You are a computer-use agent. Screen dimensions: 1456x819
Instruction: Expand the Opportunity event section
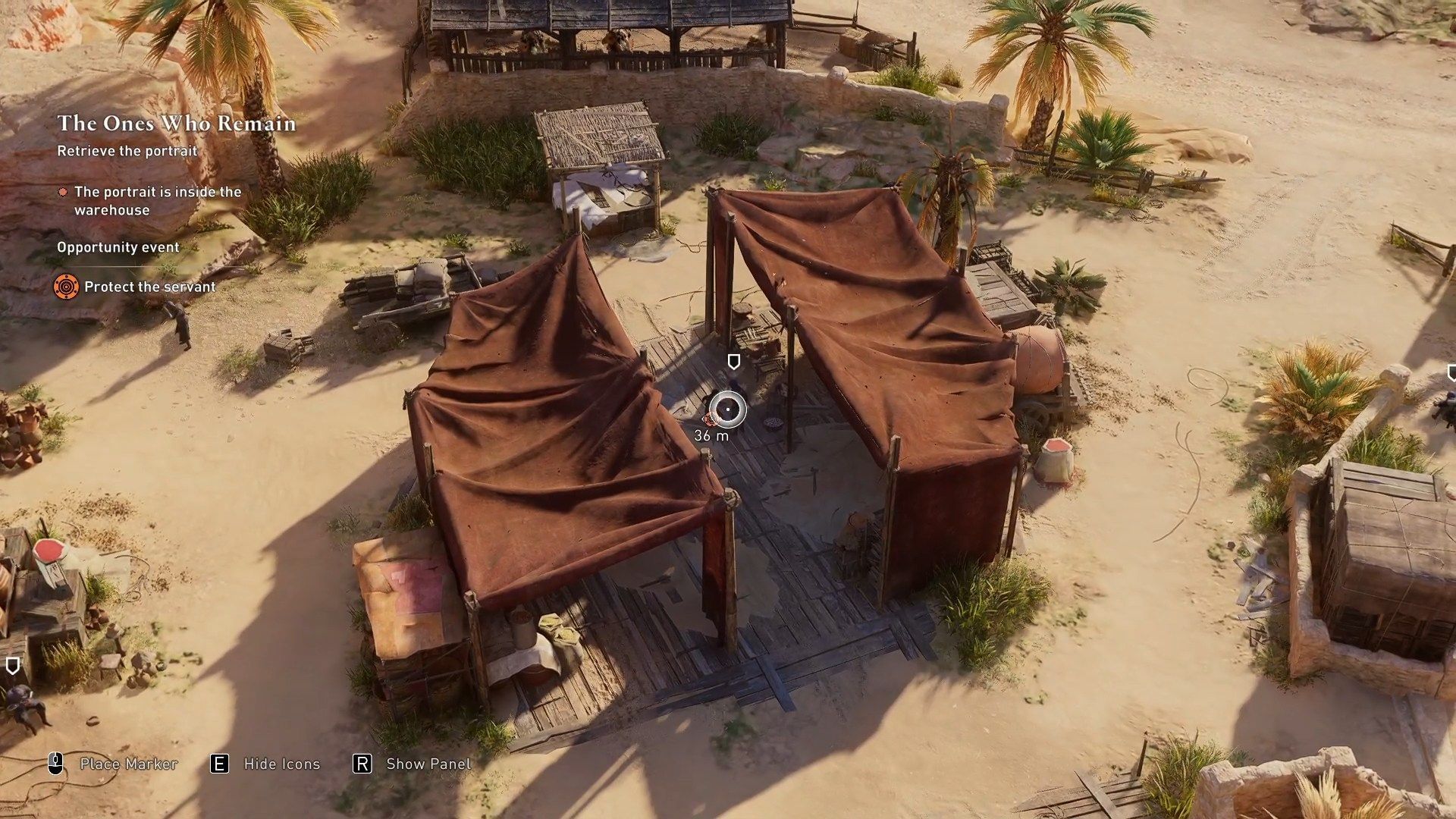pos(118,247)
